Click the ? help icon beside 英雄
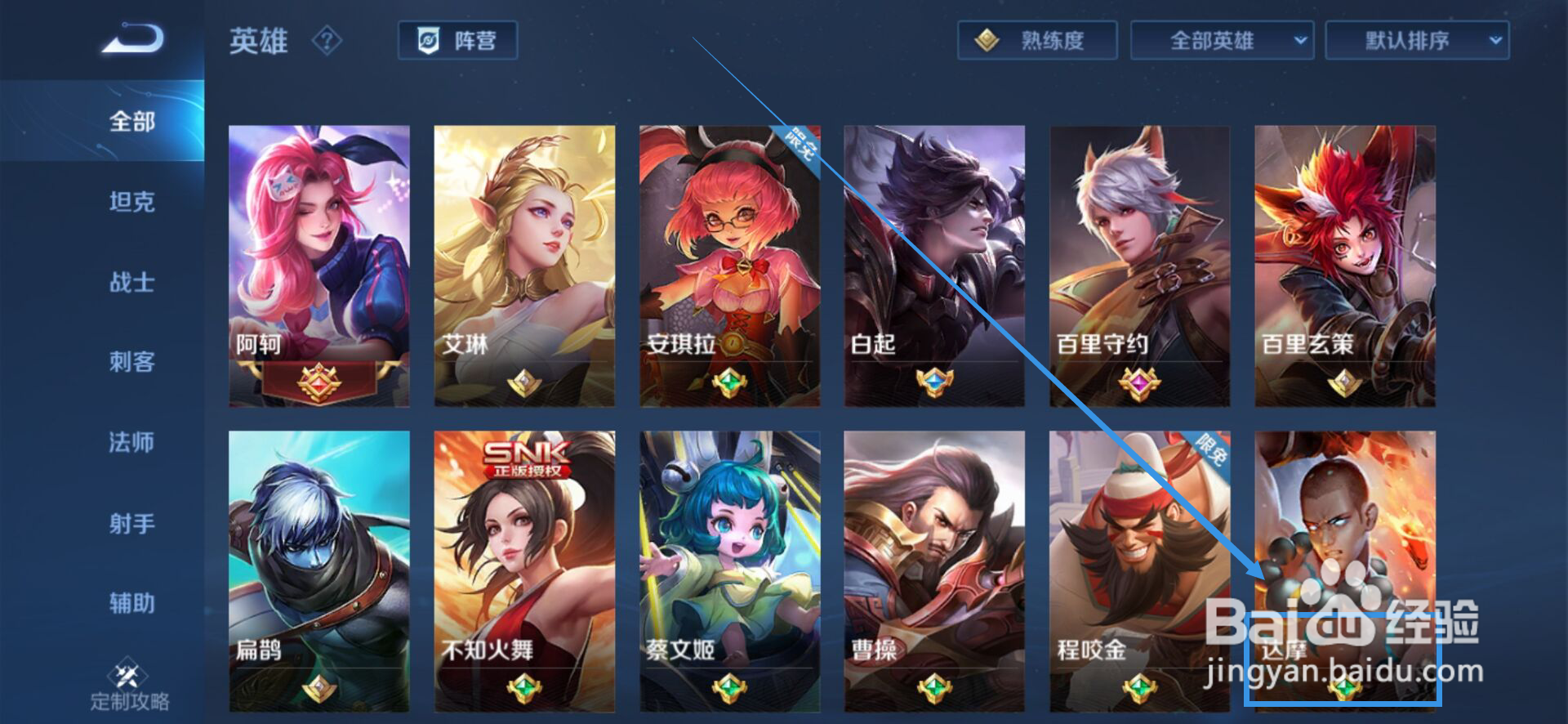 327,41
